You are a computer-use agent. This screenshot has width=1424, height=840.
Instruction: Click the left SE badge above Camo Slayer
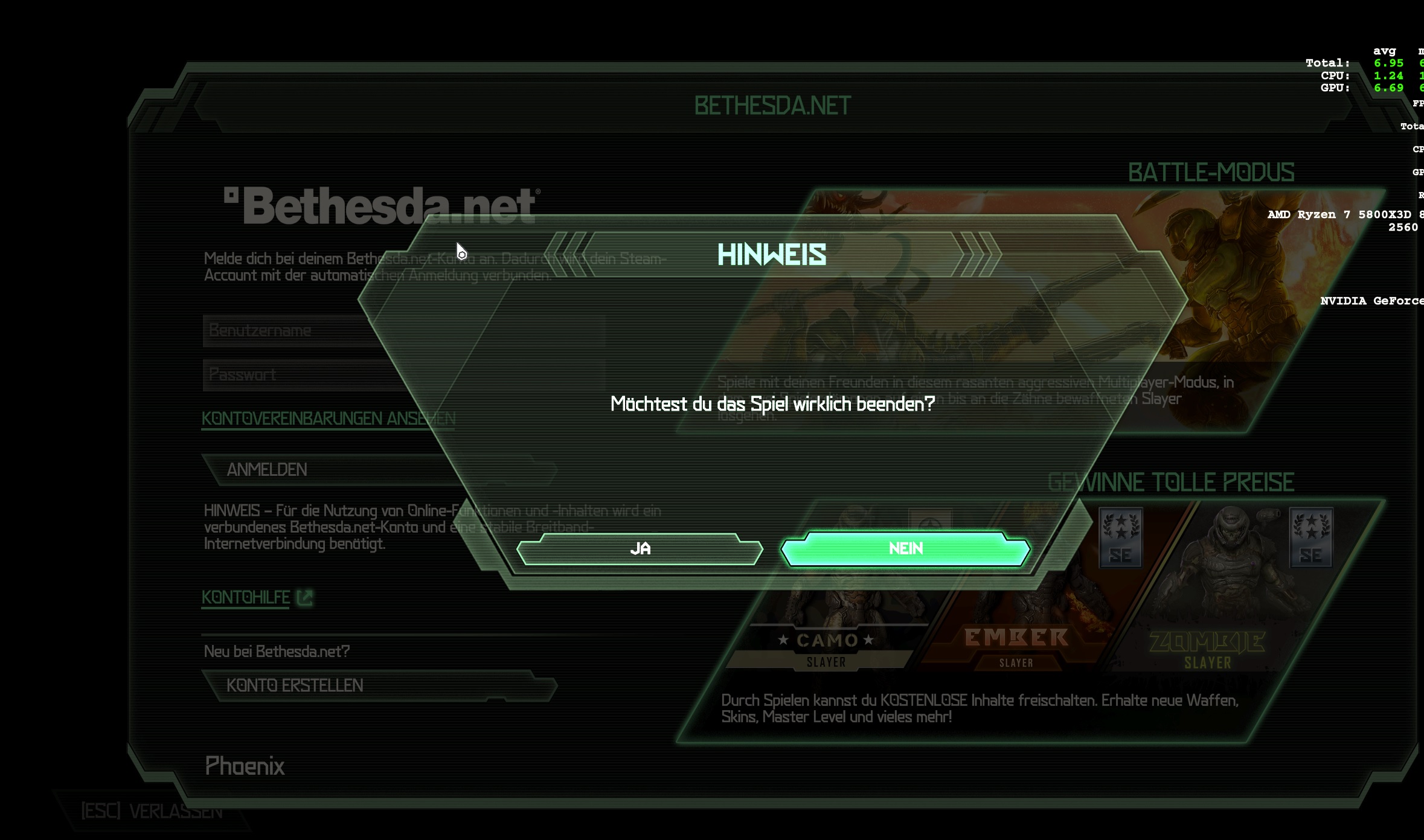click(1120, 539)
